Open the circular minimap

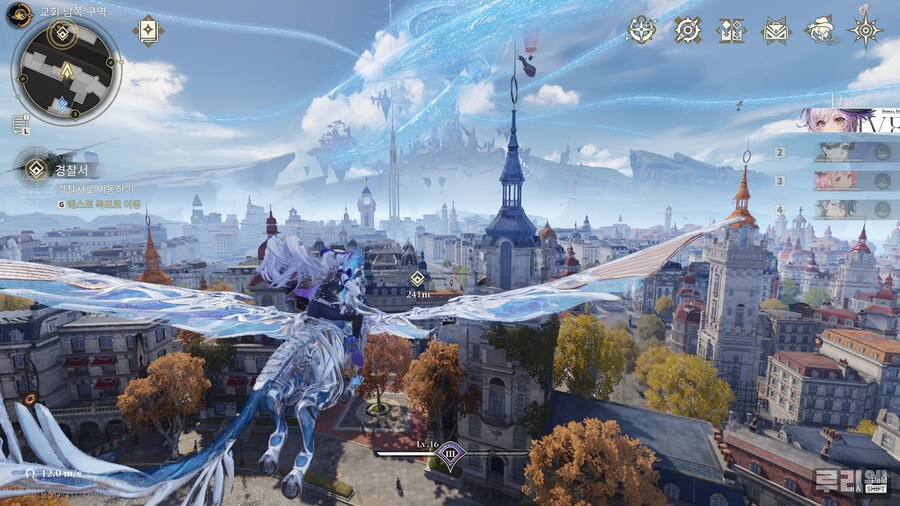(66, 70)
